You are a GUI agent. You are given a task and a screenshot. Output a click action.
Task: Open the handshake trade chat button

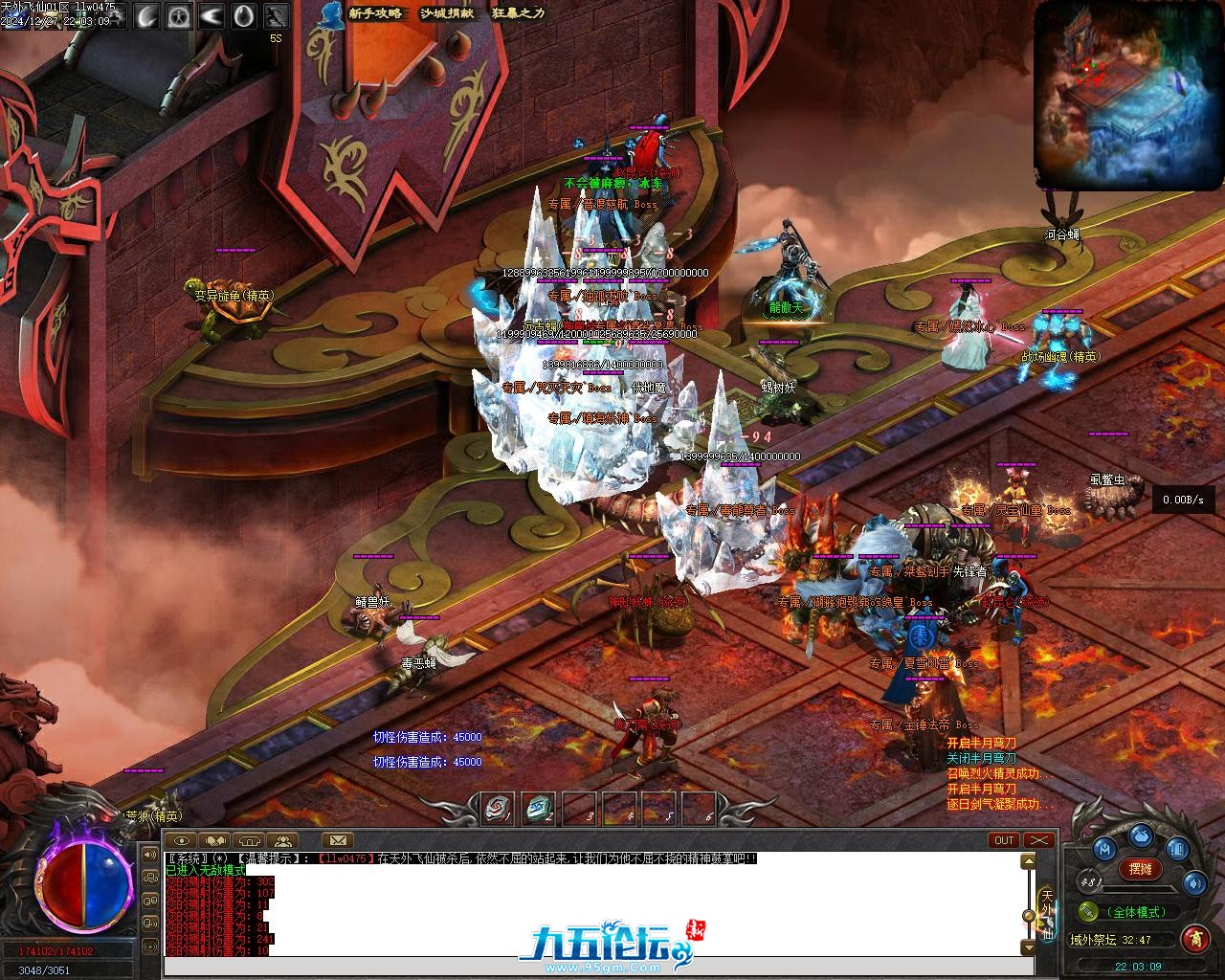pyautogui.click(x=215, y=841)
